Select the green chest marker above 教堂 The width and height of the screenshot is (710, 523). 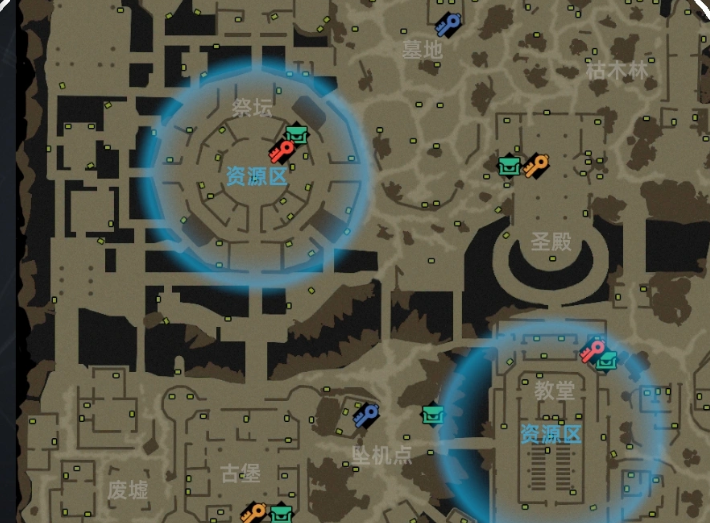(x=607, y=360)
